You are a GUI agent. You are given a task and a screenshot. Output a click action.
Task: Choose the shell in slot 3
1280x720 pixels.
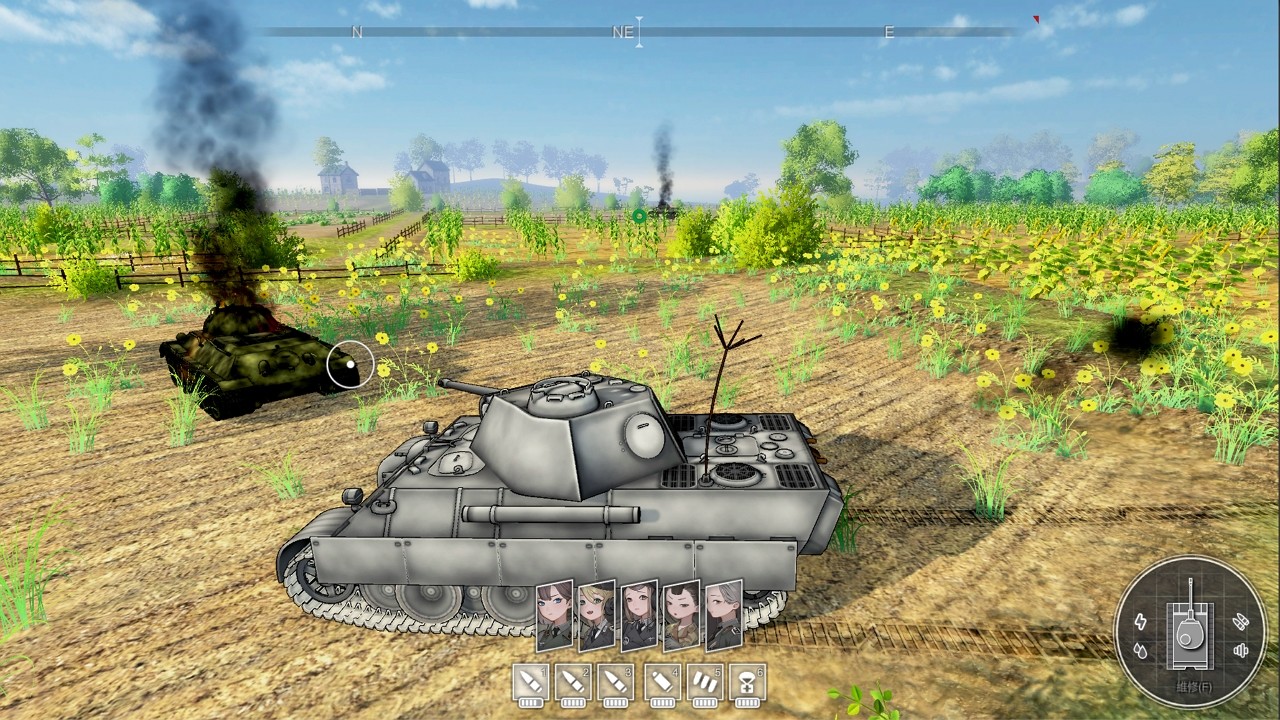[617, 683]
